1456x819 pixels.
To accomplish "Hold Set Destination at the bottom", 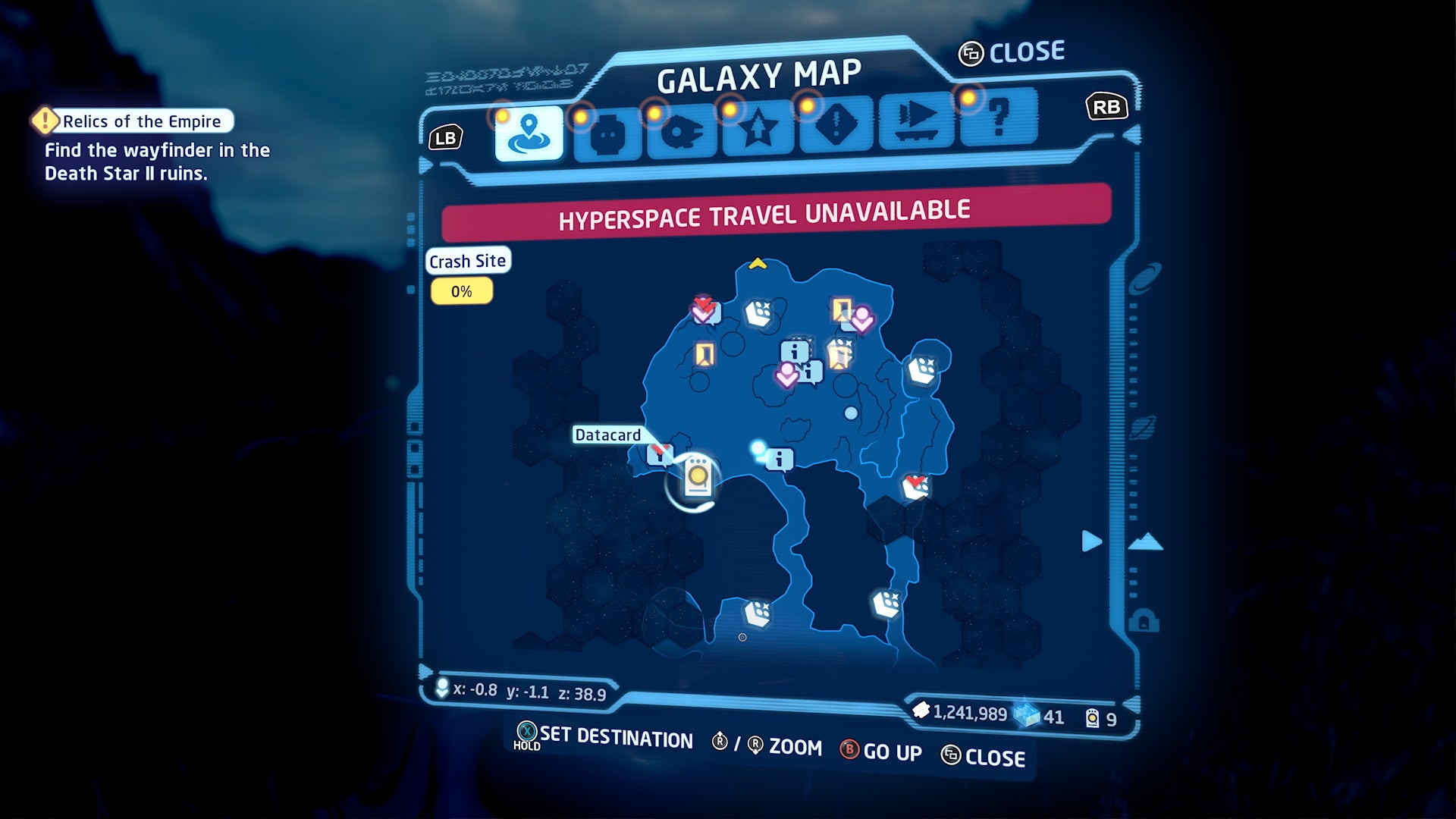I will point(610,739).
